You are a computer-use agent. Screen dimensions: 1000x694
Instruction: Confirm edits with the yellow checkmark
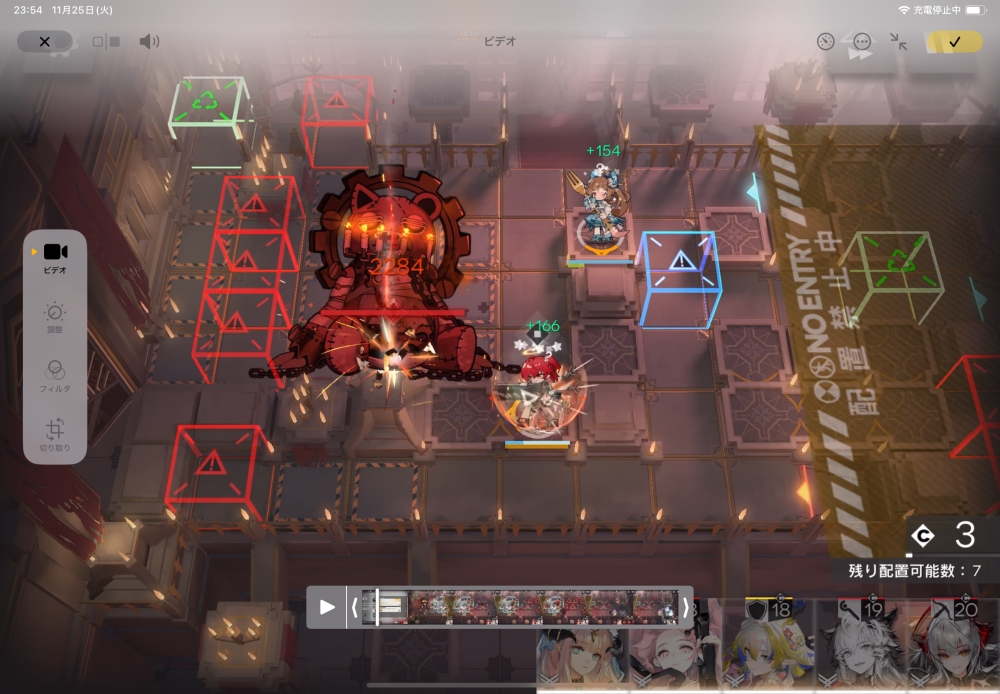click(954, 42)
